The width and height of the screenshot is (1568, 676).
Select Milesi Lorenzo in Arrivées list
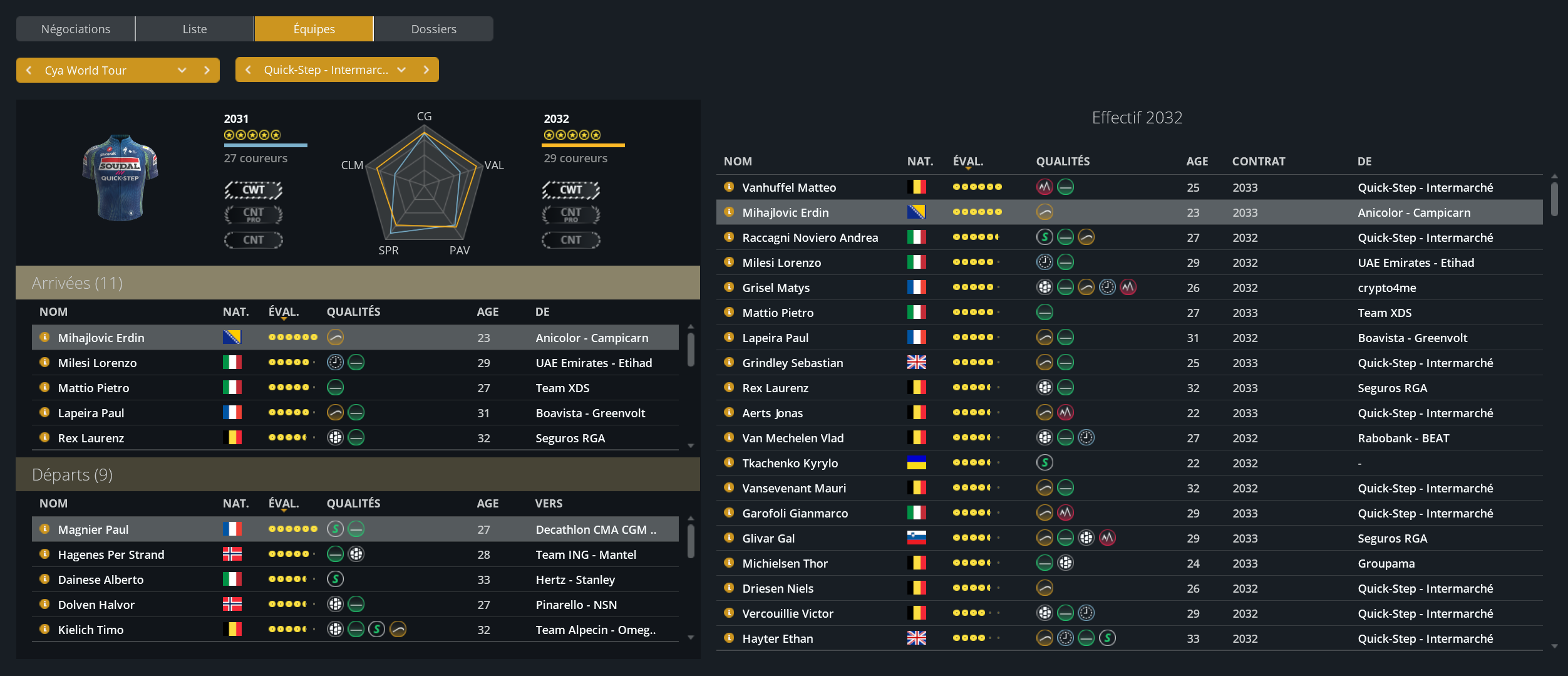97,363
